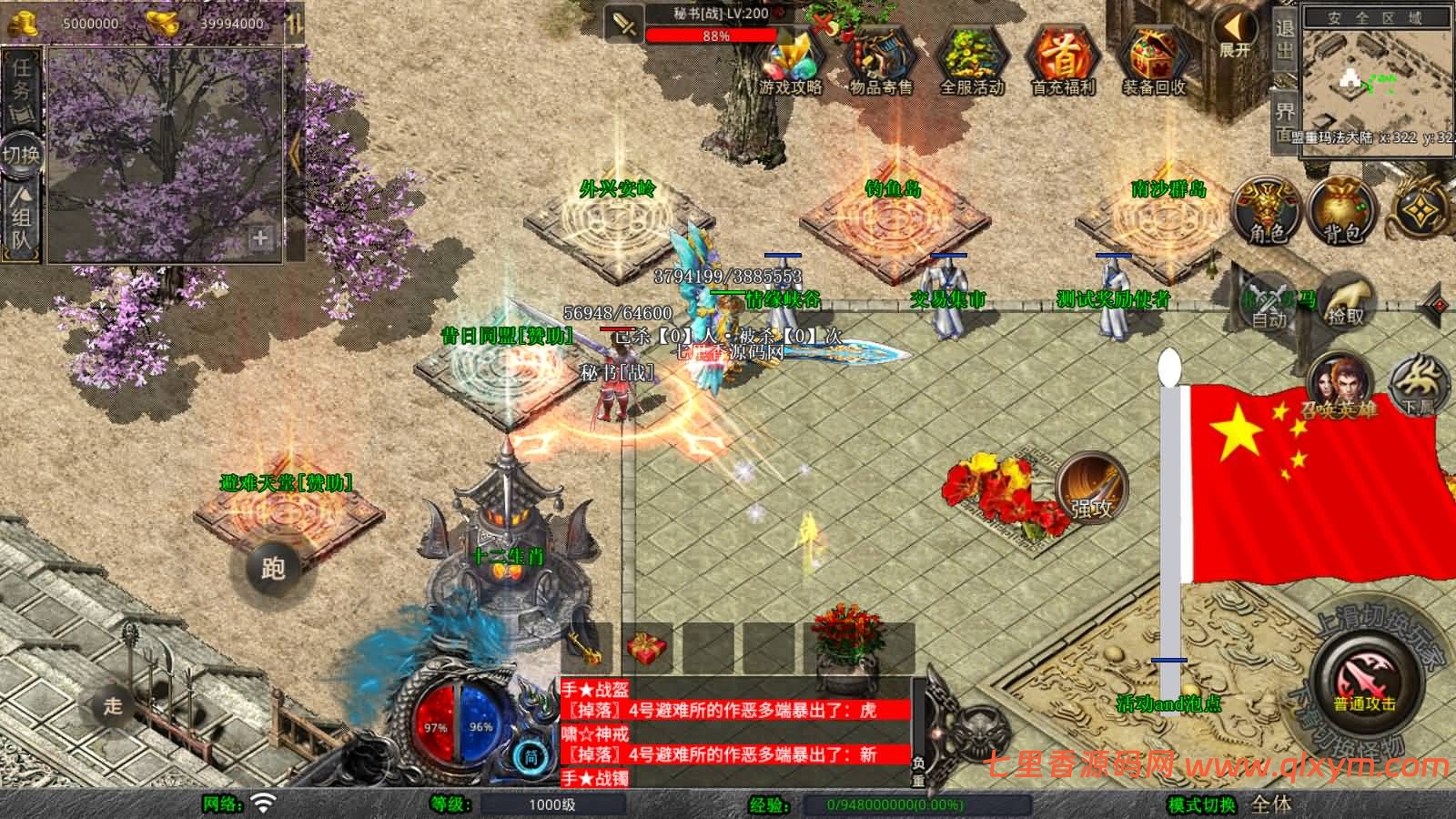The height and width of the screenshot is (819, 1456).
Task: Open the 装备回收 equipment recycling chest
Action: point(1153,60)
